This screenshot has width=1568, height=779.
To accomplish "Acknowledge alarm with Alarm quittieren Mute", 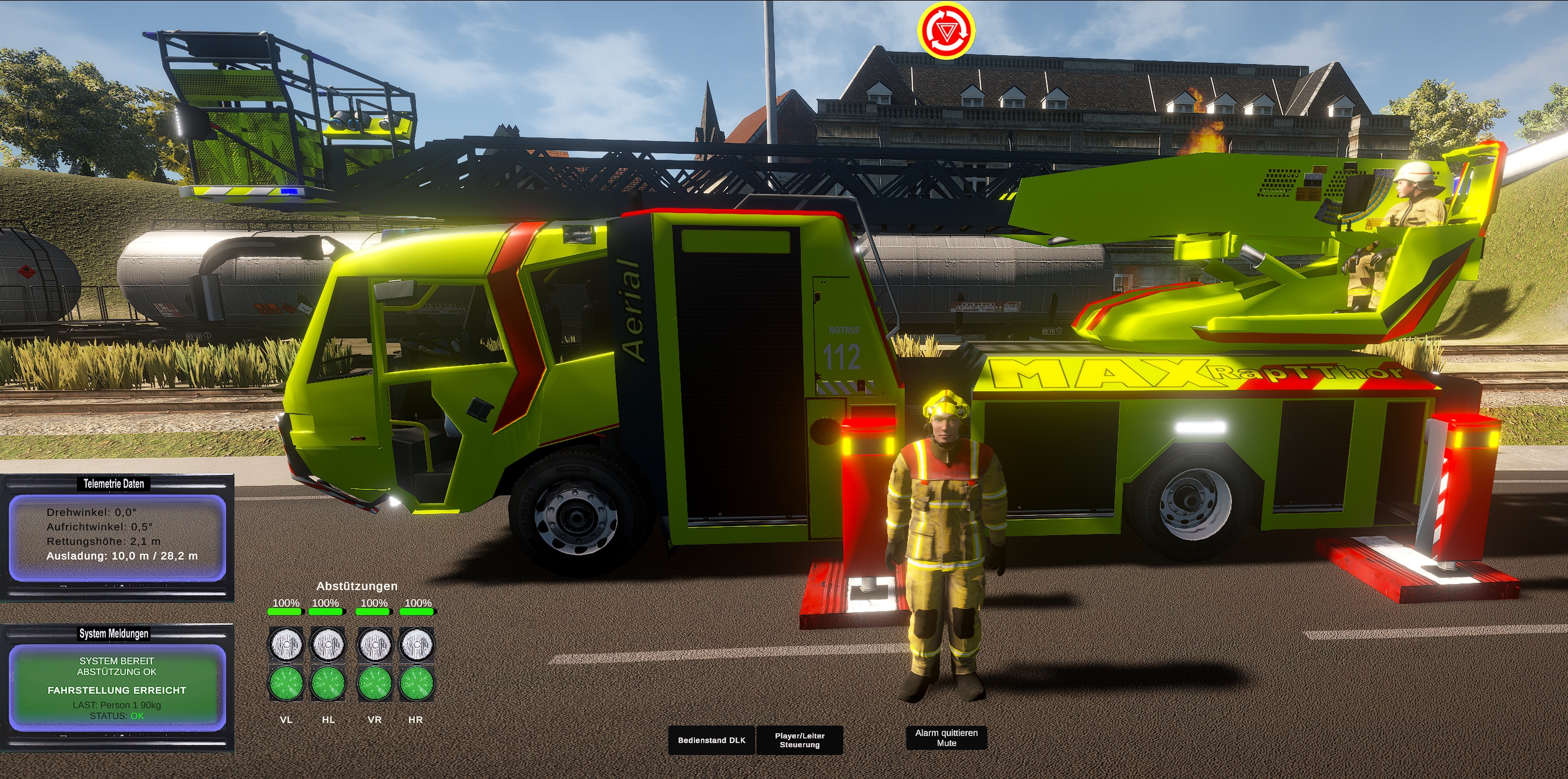I will pyautogui.click(x=946, y=738).
